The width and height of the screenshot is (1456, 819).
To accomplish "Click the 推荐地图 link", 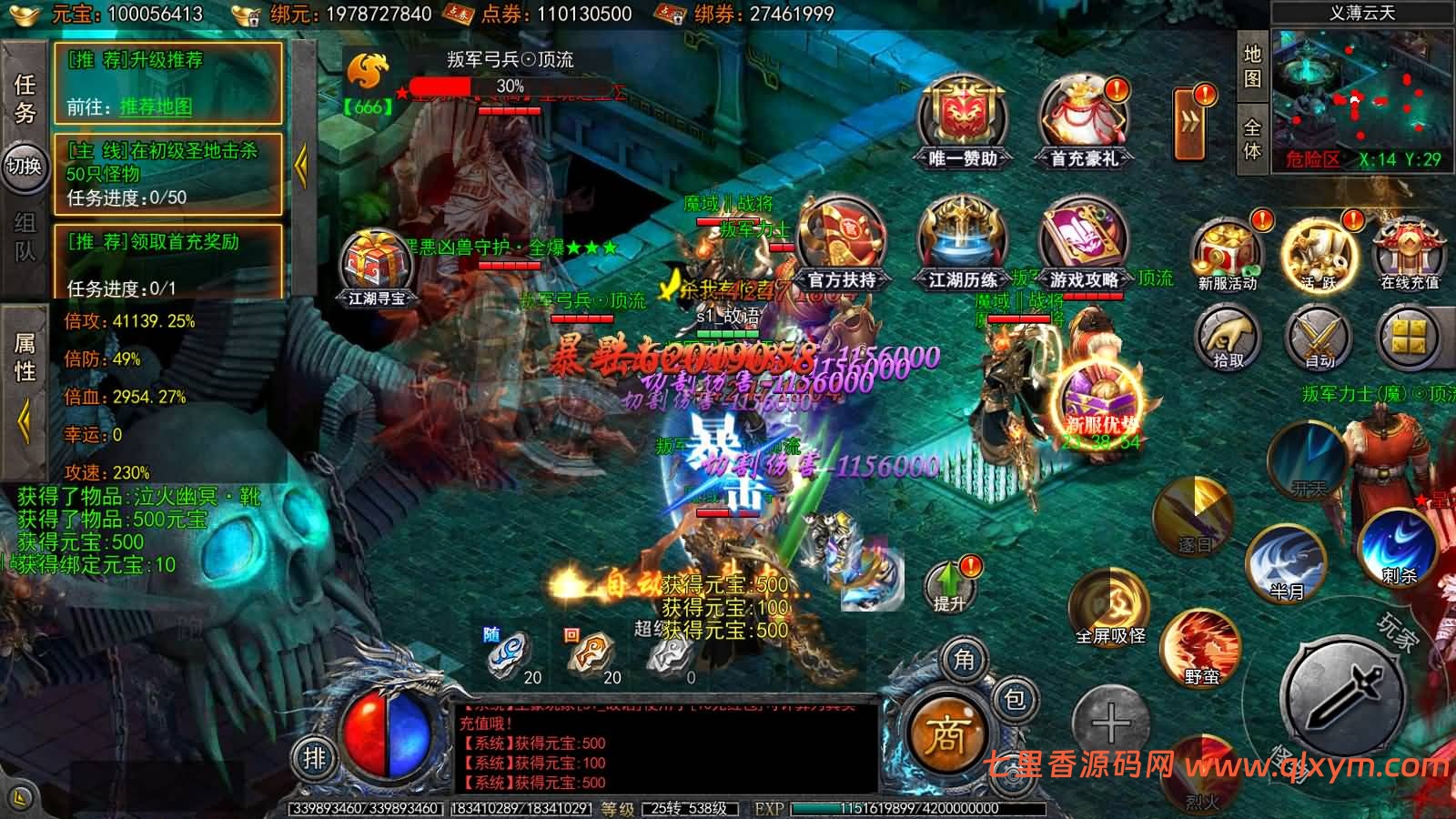I will click(156, 106).
